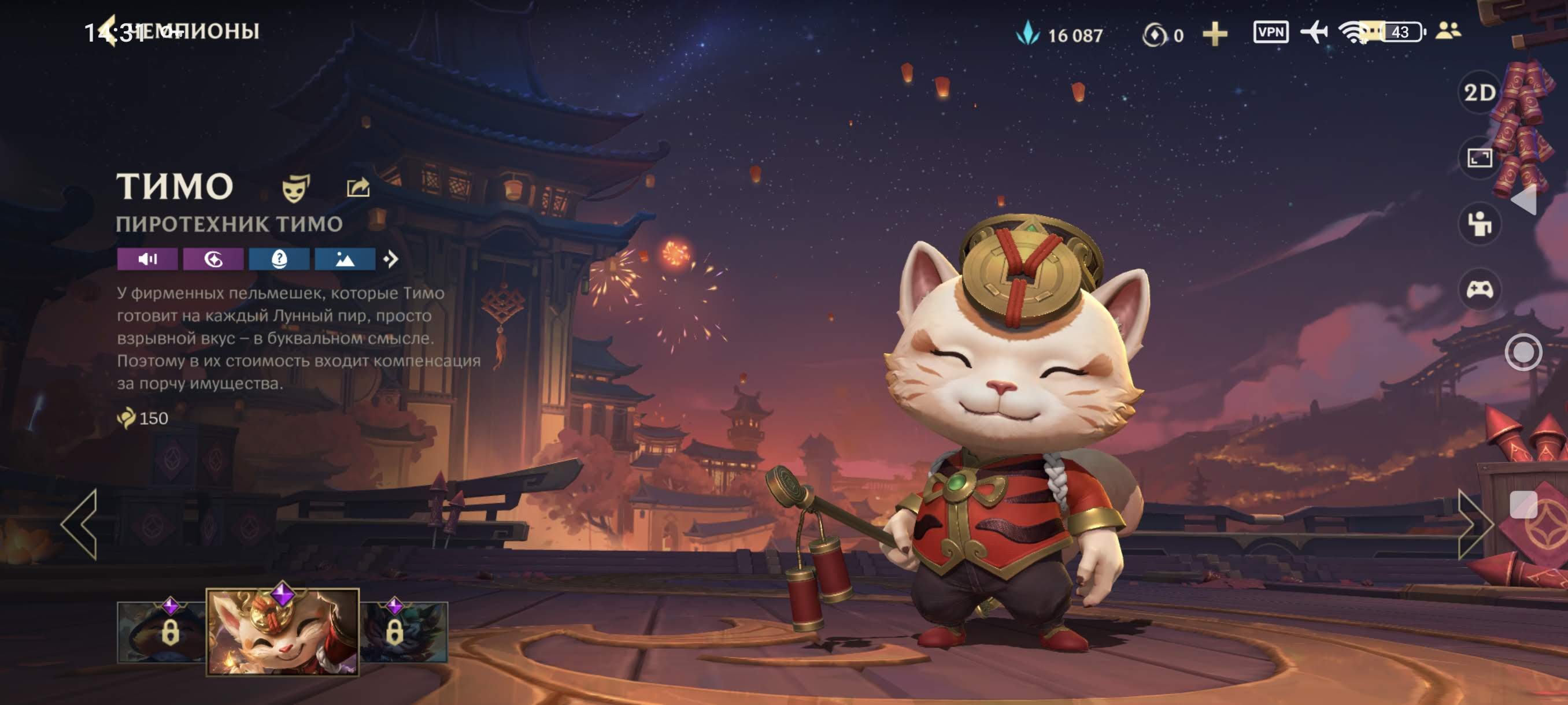
Task: Select the blue question-mark feature tag
Action: pyautogui.click(x=279, y=259)
